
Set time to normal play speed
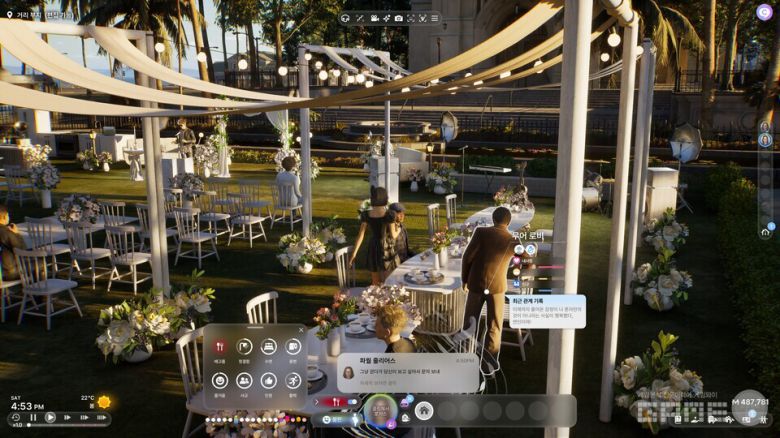click(52, 418)
